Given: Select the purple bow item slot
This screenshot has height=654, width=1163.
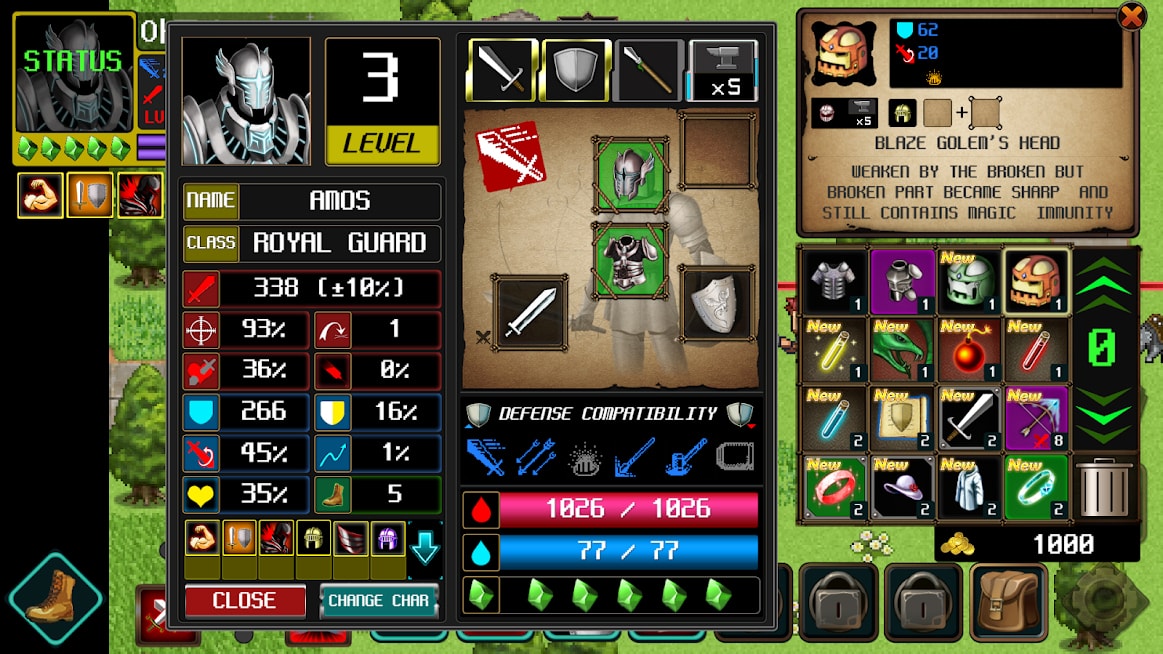Looking at the screenshot, I should pyautogui.click(x=1035, y=417).
